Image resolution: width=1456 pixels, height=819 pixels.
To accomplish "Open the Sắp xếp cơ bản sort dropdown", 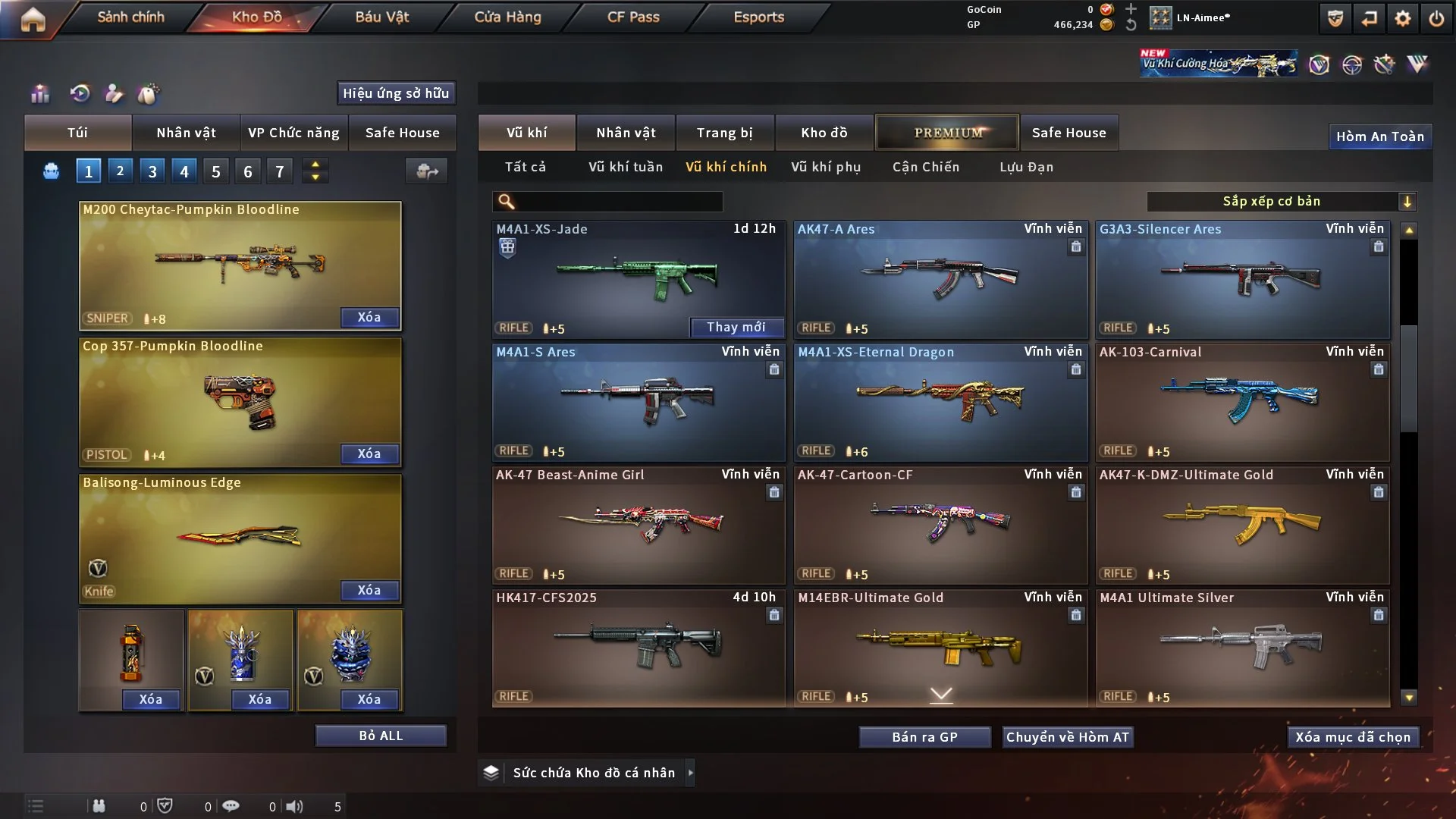I will point(1281,202).
